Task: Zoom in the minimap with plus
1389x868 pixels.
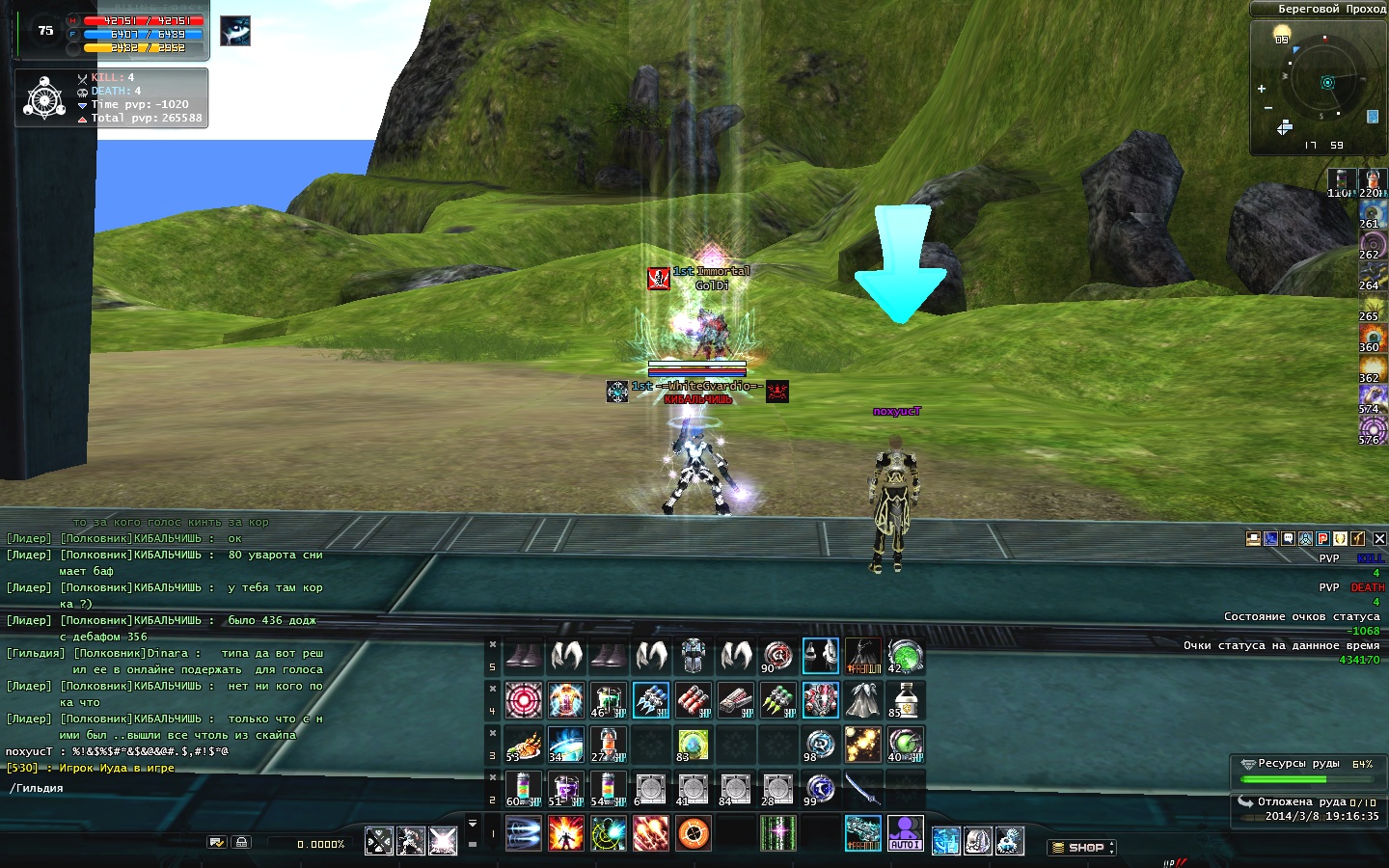Action: [x=1261, y=89]
